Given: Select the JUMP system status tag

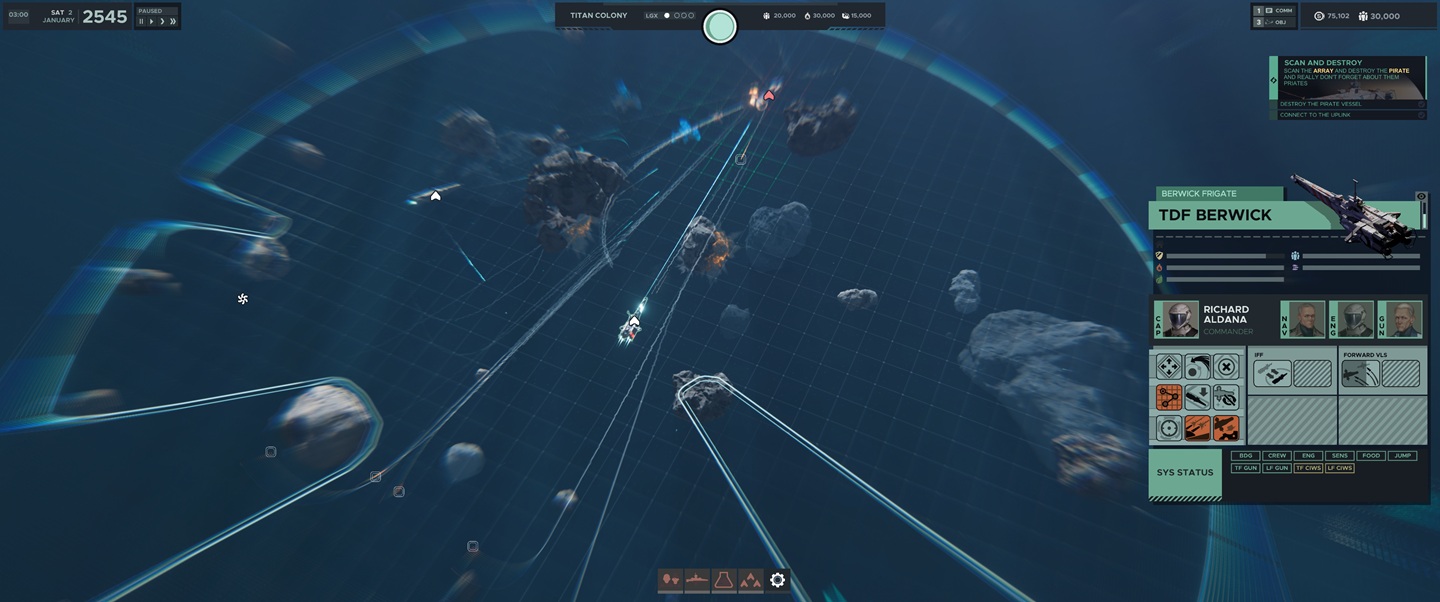Looking at the screenshot, I should (x=1403, y=456).
